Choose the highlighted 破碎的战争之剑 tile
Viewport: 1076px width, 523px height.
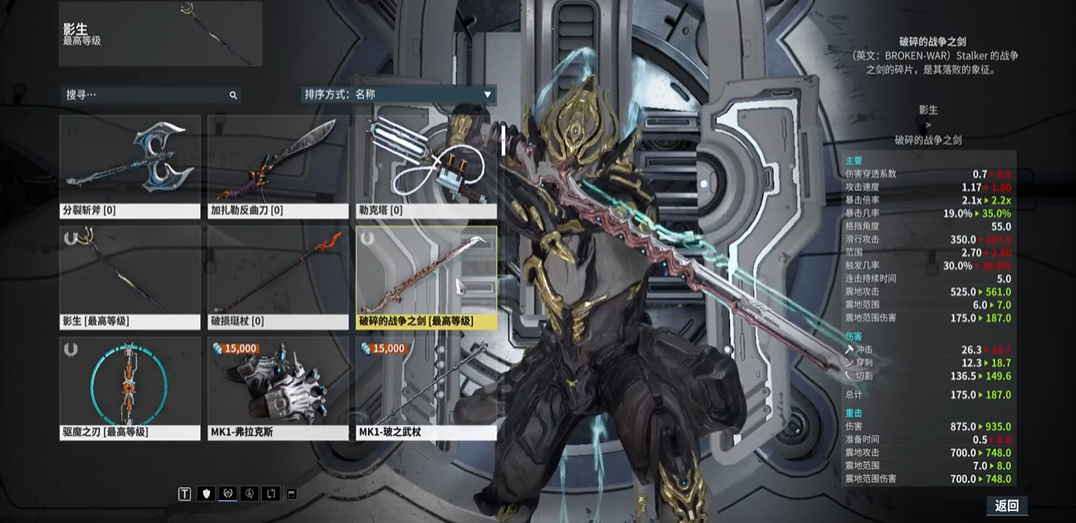point(426,277)
